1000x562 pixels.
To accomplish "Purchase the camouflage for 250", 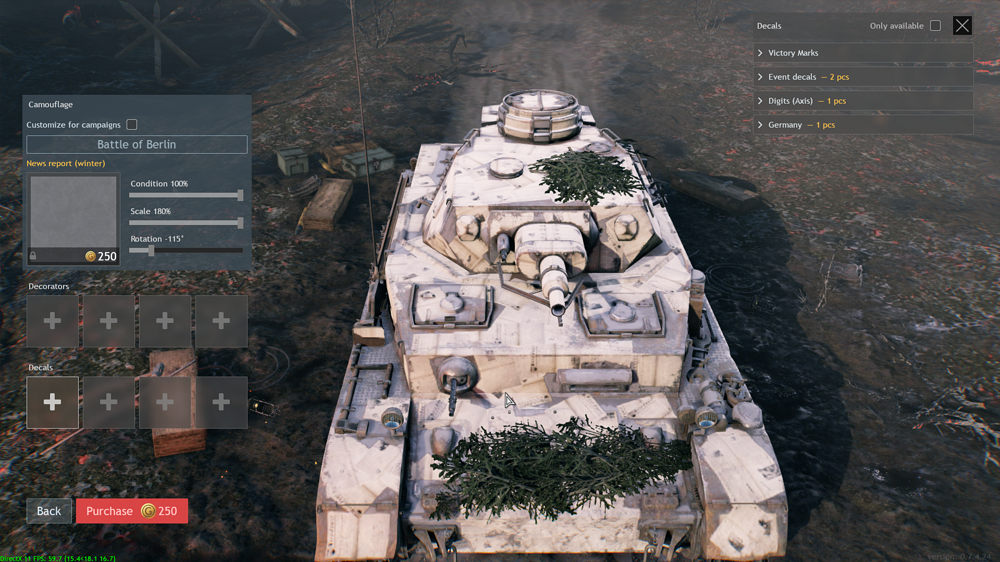I will (131, 511).
